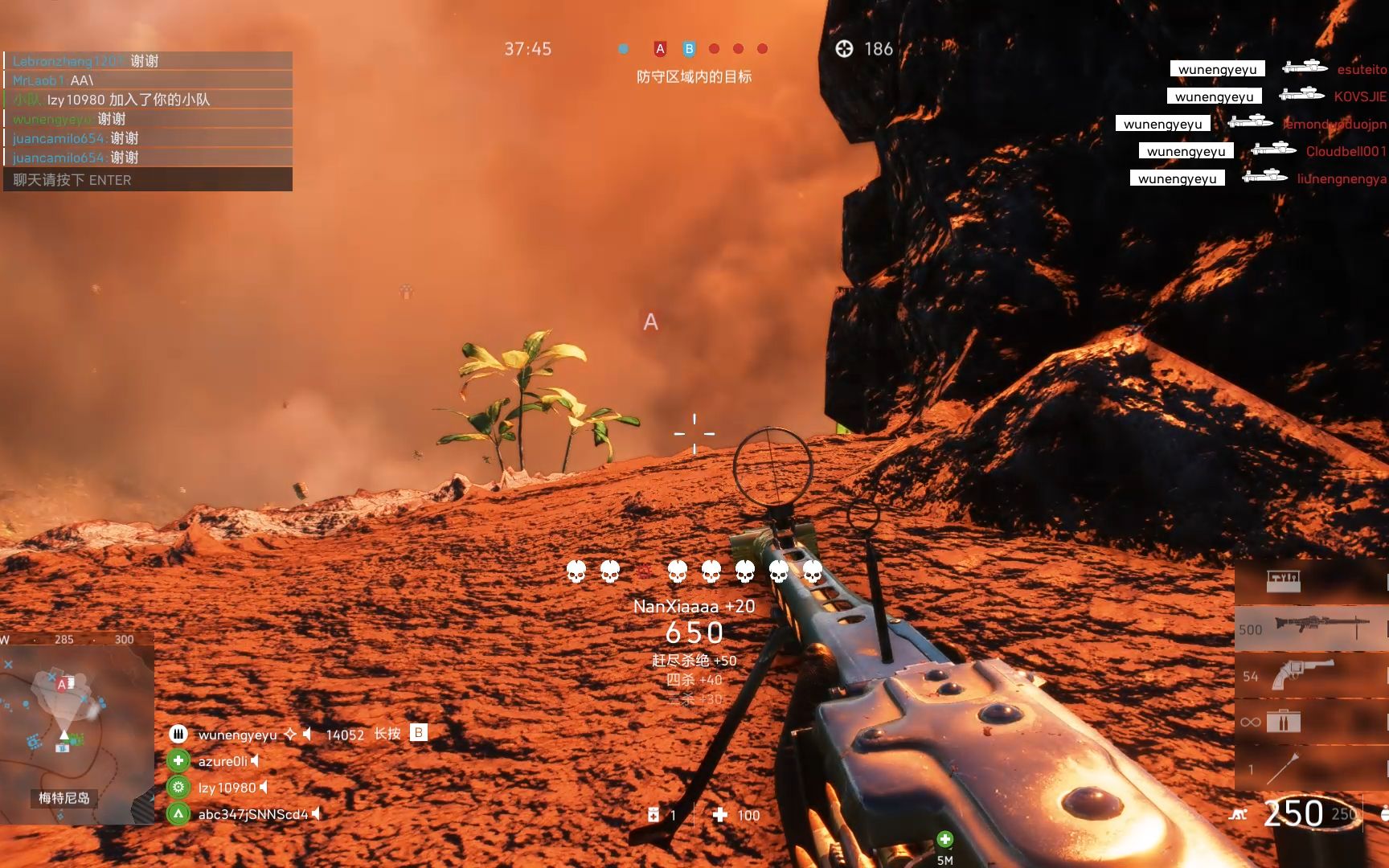Click squad leader wunengyeyu in squad list

pos(237,735)
